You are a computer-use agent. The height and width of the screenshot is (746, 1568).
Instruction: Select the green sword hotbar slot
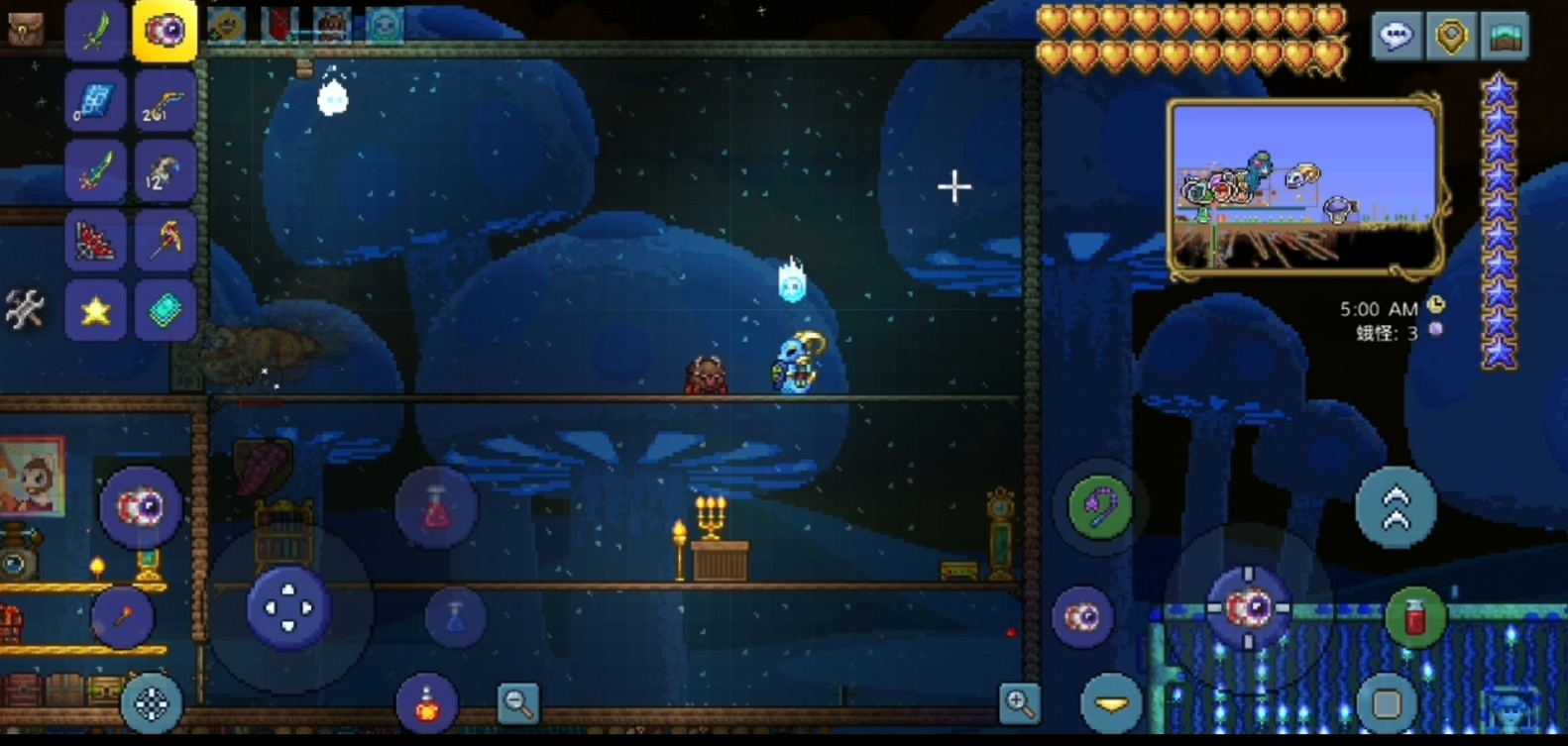(x=96, y=31)
